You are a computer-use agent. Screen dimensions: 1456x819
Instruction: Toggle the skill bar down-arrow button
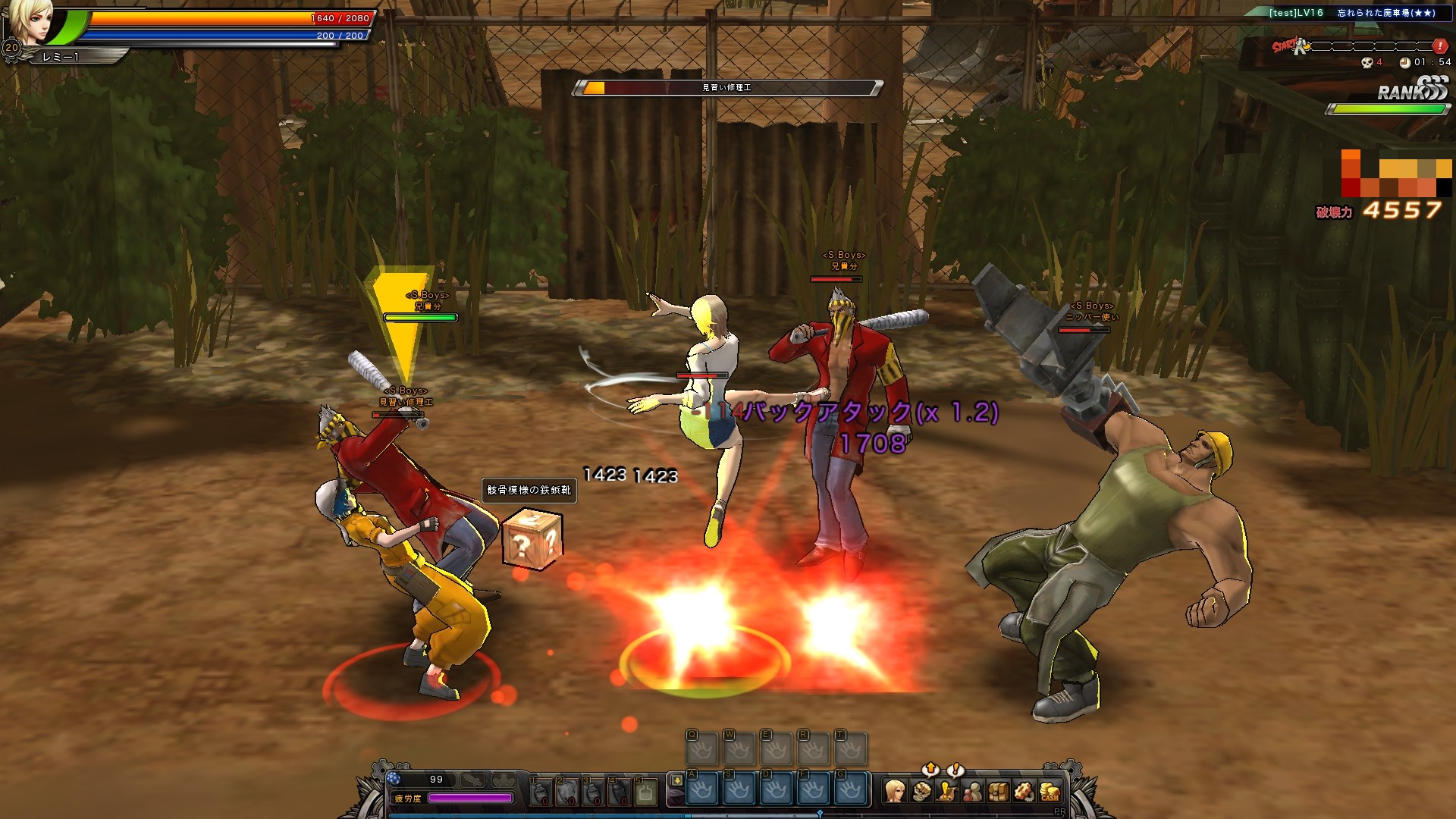tap(676, 780)
